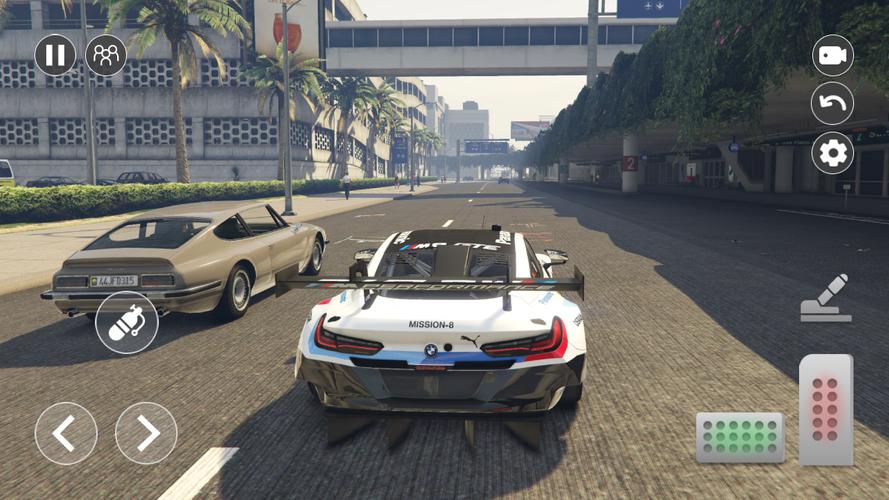This screenshot has width=889, height=500.
Task: Hit the green brake pedal
Action: pos(740,437)
